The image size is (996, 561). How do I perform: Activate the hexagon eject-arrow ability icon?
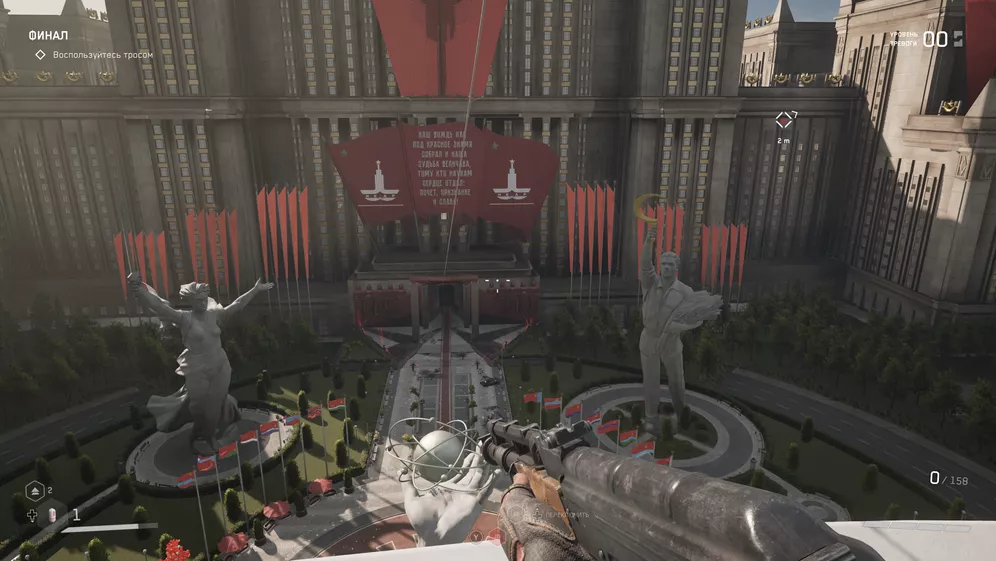coord(33,491)
